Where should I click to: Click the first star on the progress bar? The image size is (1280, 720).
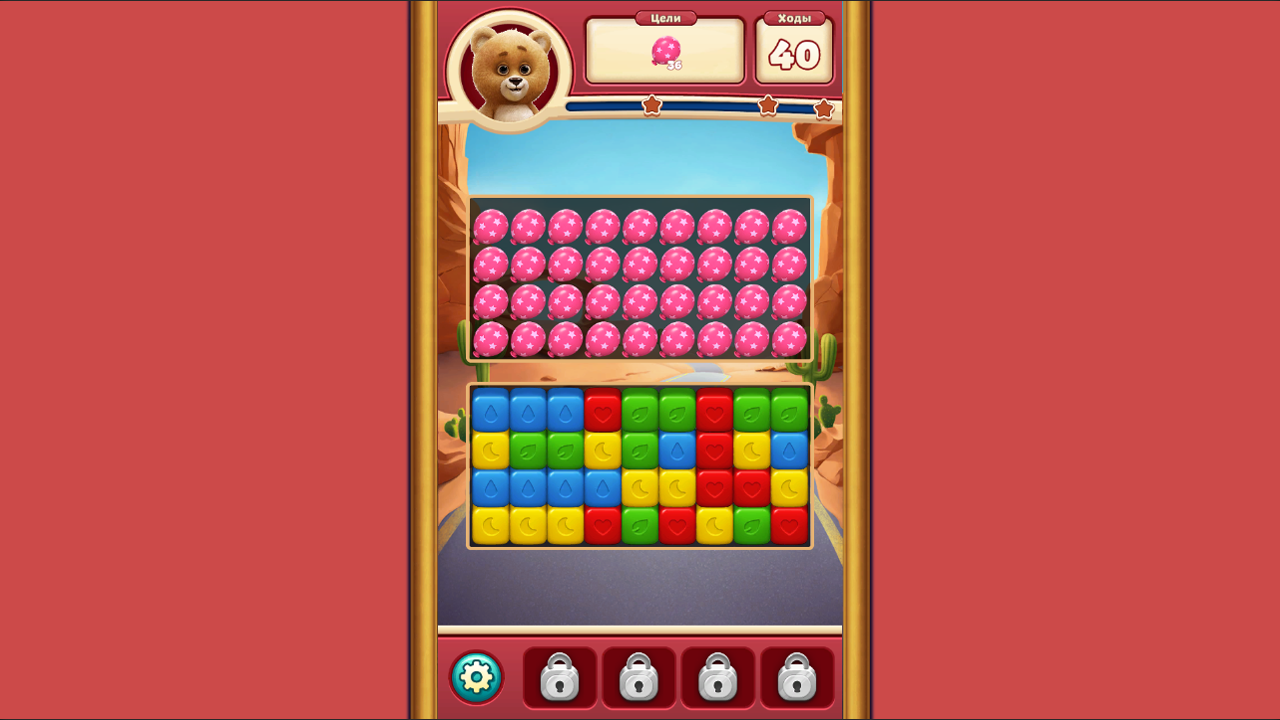coord(654,104)
